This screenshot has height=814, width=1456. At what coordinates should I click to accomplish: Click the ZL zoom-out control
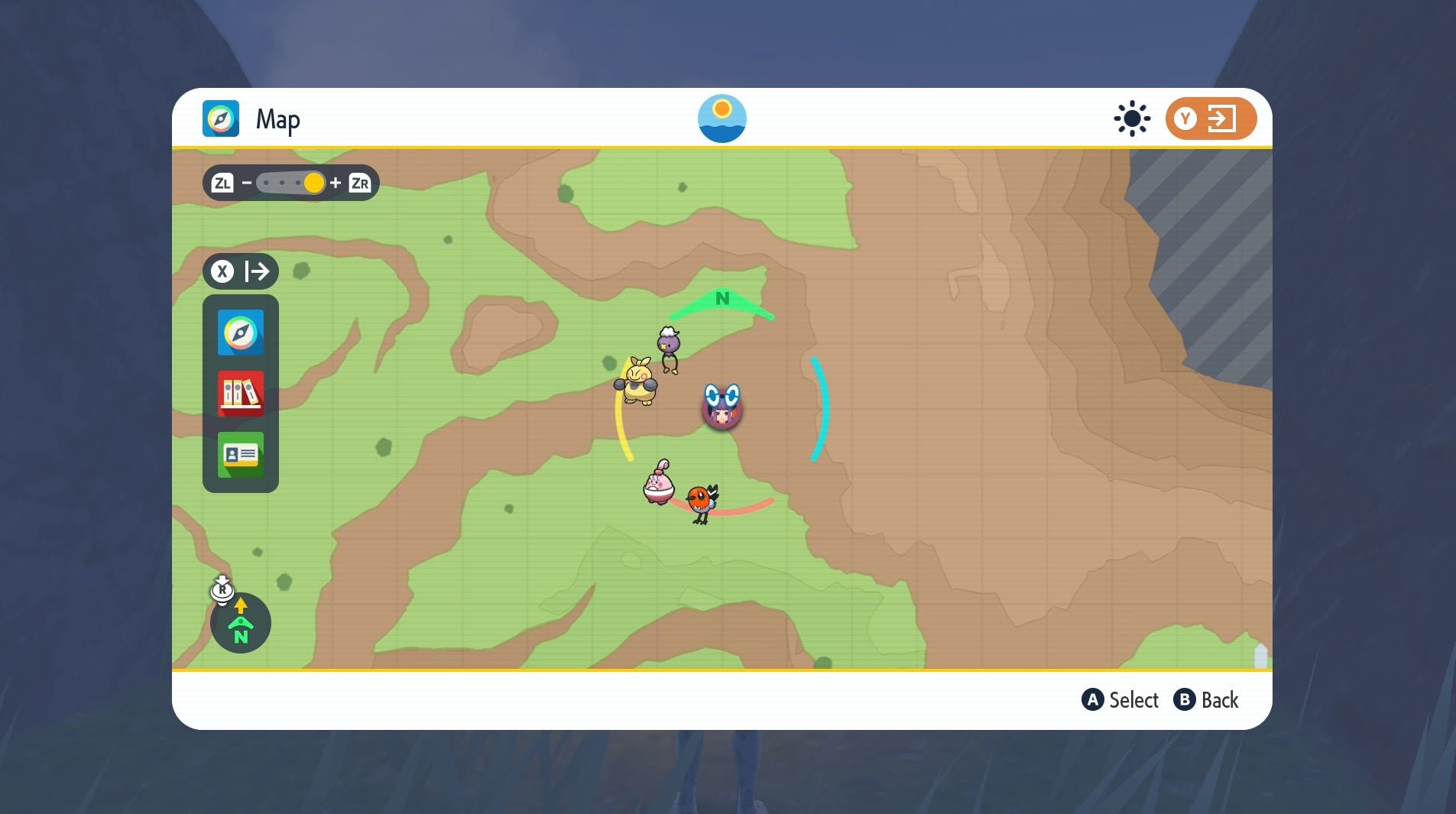[223, 183]
